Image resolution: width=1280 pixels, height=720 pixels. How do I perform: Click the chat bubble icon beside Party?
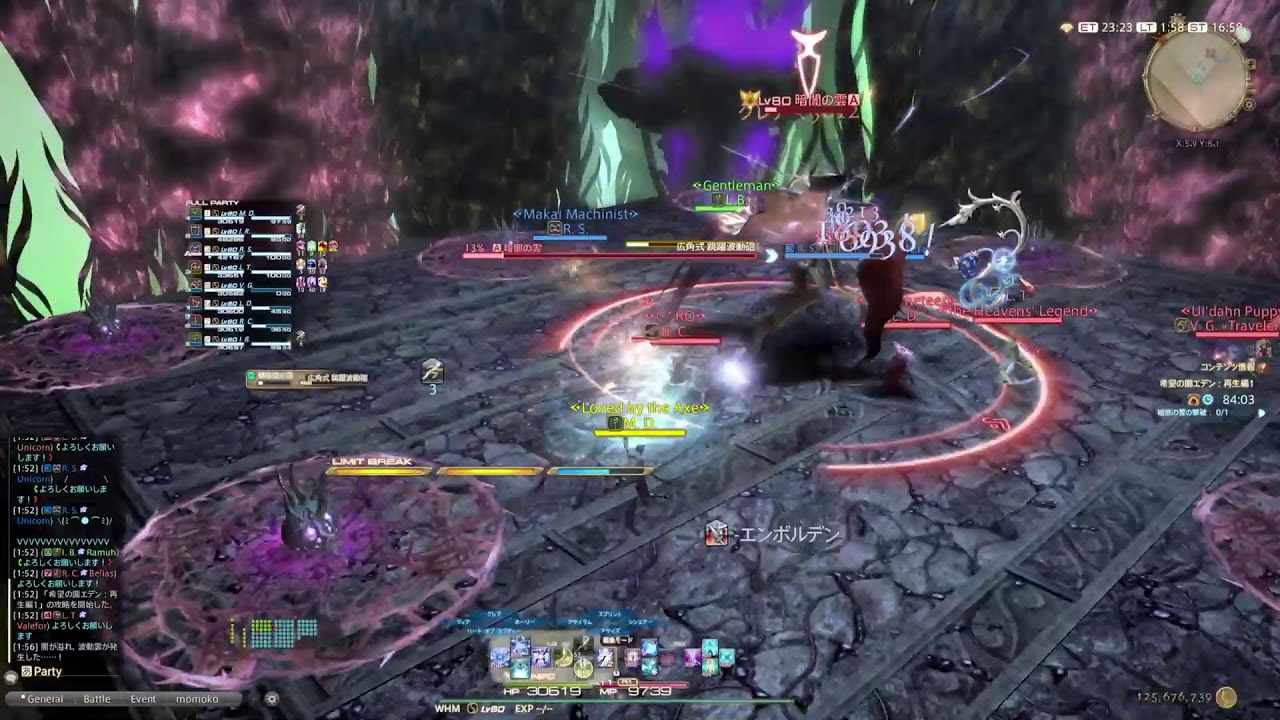pyautogui.click(x=11, y=678)
